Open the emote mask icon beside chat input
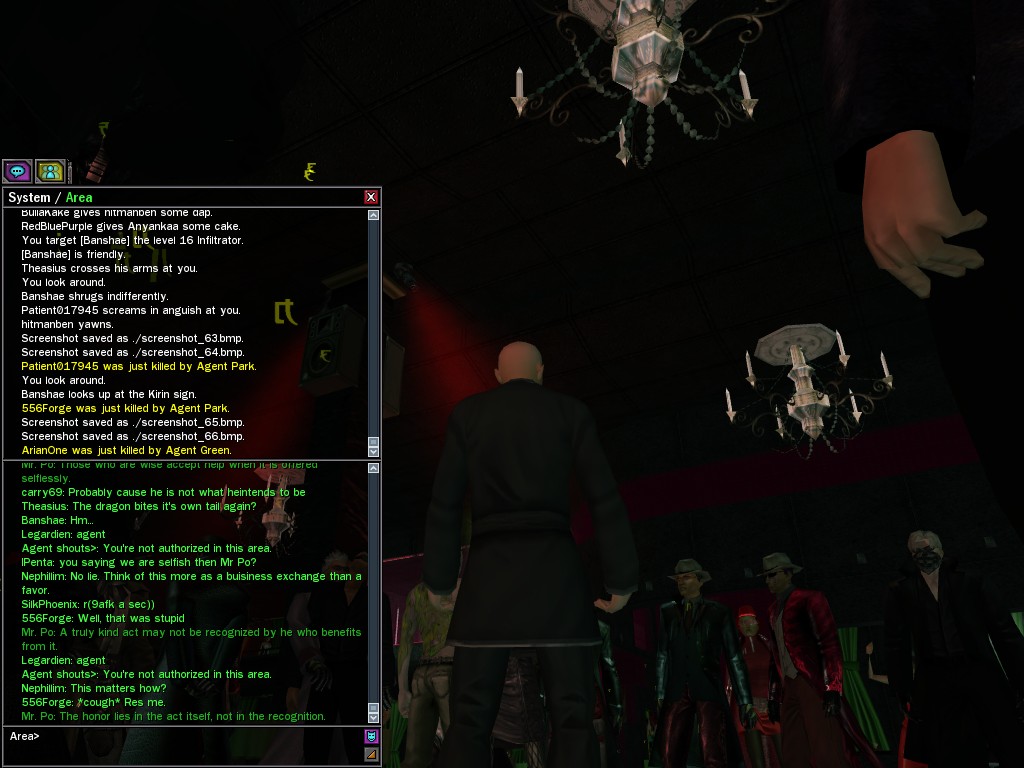Screen dimensions: 1024x768 [x=371, y=737]
